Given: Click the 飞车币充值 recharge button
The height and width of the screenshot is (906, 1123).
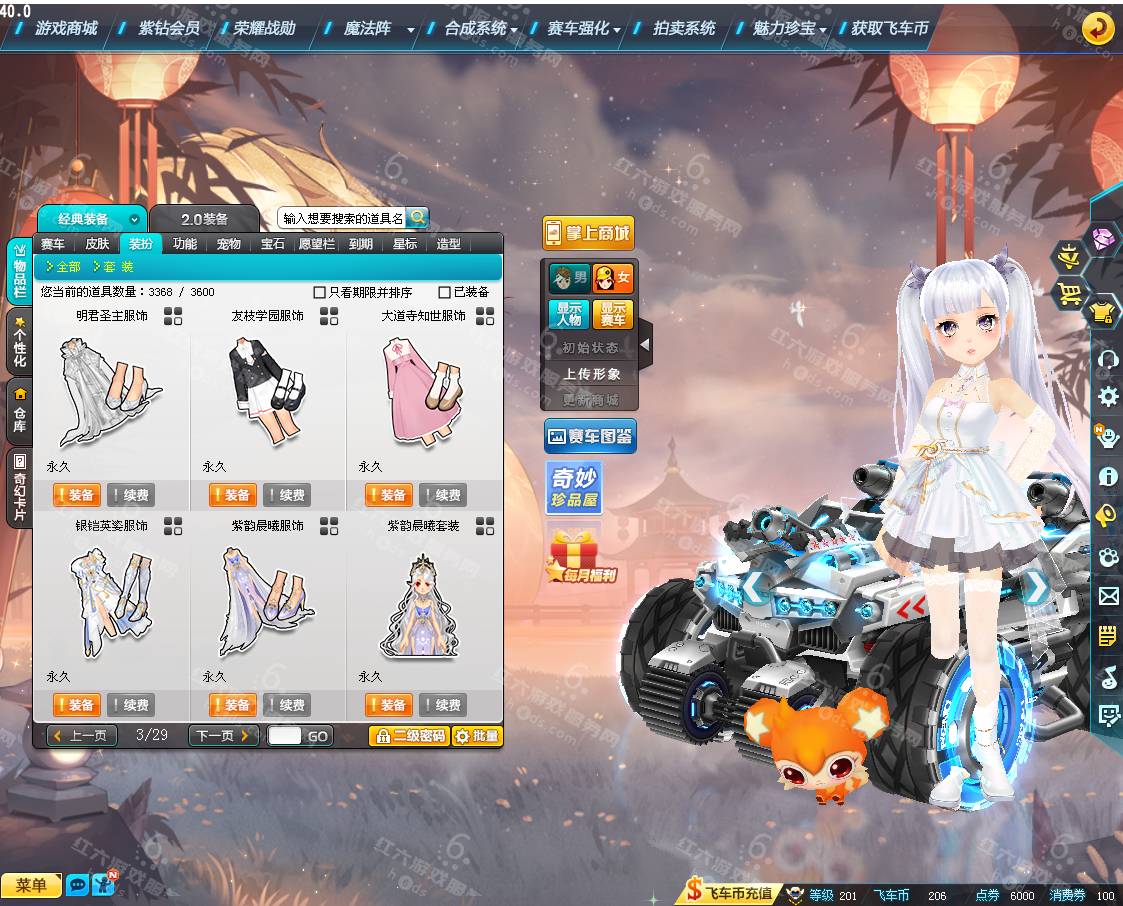Looking at the screenshot, I should click(729, 893).
